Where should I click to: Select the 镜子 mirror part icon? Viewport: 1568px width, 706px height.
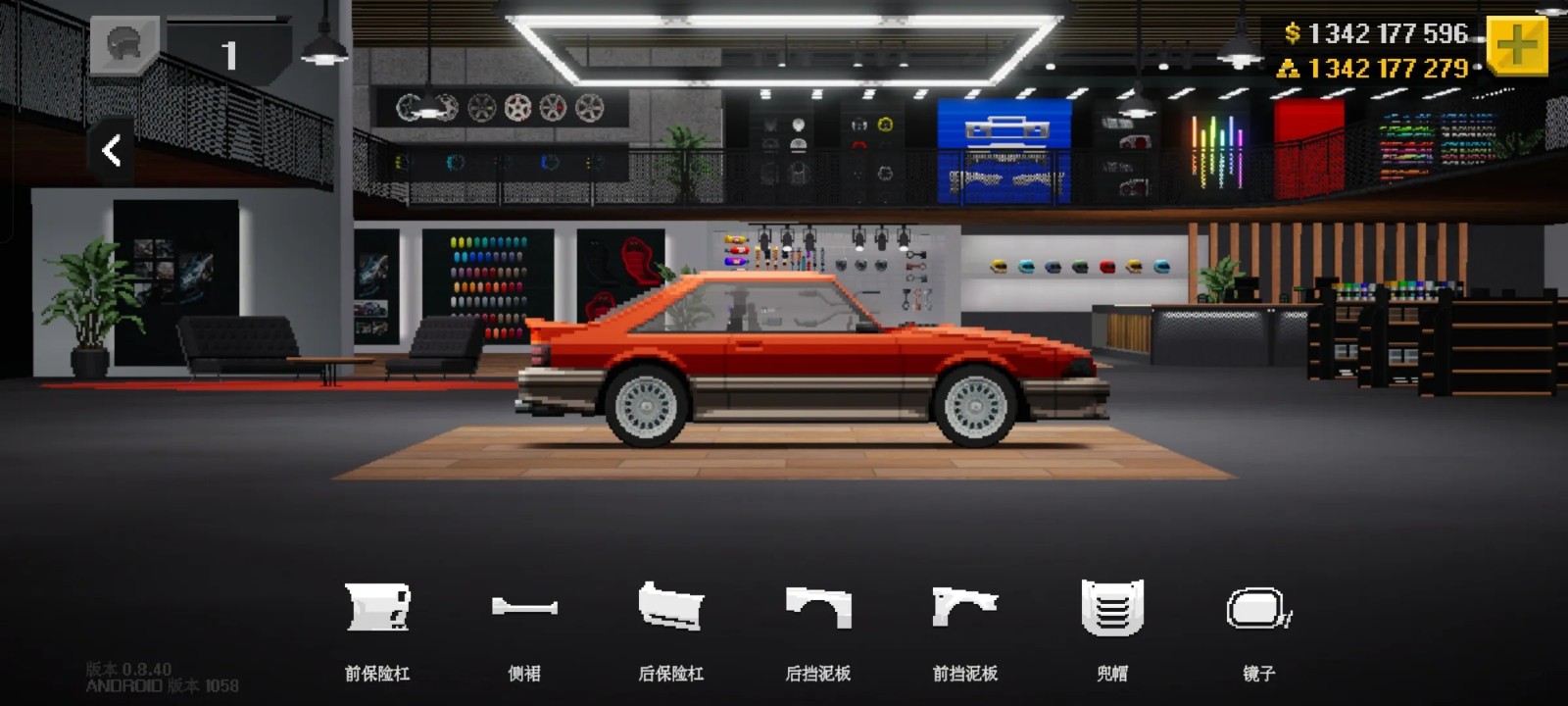coord(1259,605)
